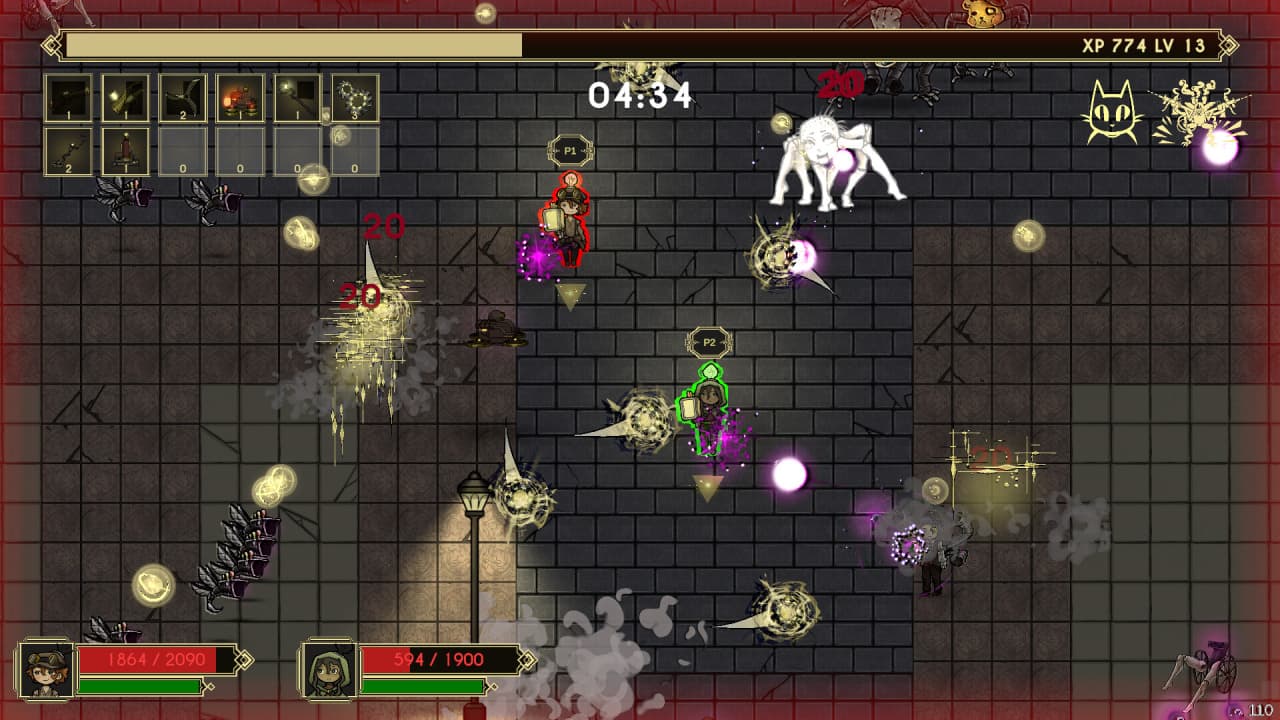Click the glowing ring chain item slot
The height and width of the screenshot is (720, 1280).
[355, 98]
